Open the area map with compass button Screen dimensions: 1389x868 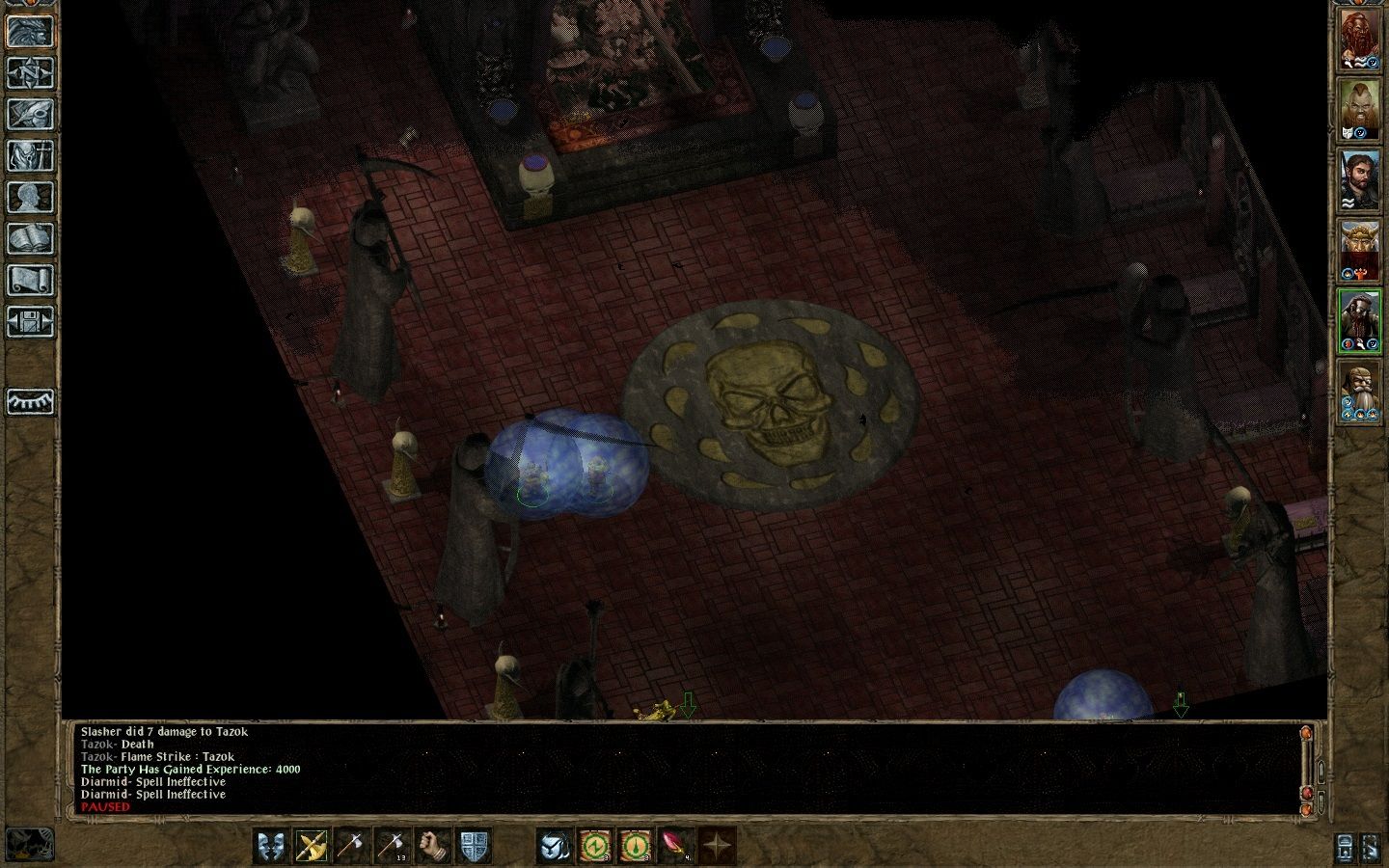[x=30, y=72]
